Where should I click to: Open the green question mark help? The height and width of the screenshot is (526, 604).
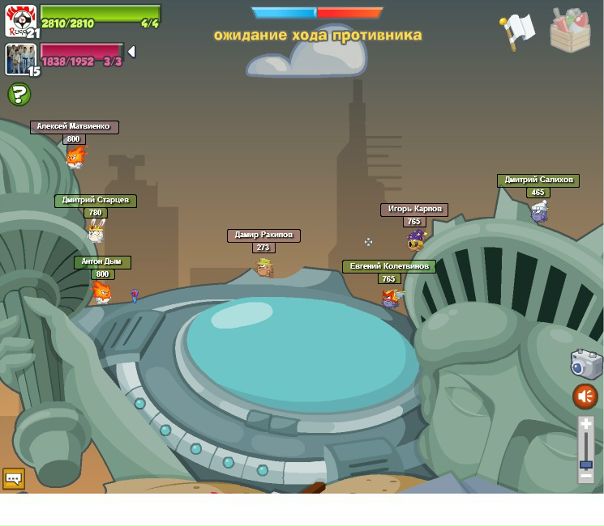[x=19, y=95]
